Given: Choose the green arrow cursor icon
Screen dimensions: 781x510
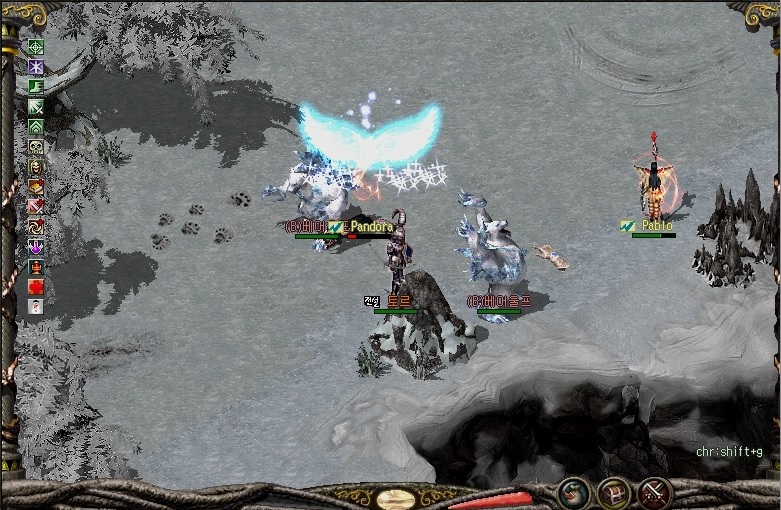Looking at the screenshot, I should 36,107.
